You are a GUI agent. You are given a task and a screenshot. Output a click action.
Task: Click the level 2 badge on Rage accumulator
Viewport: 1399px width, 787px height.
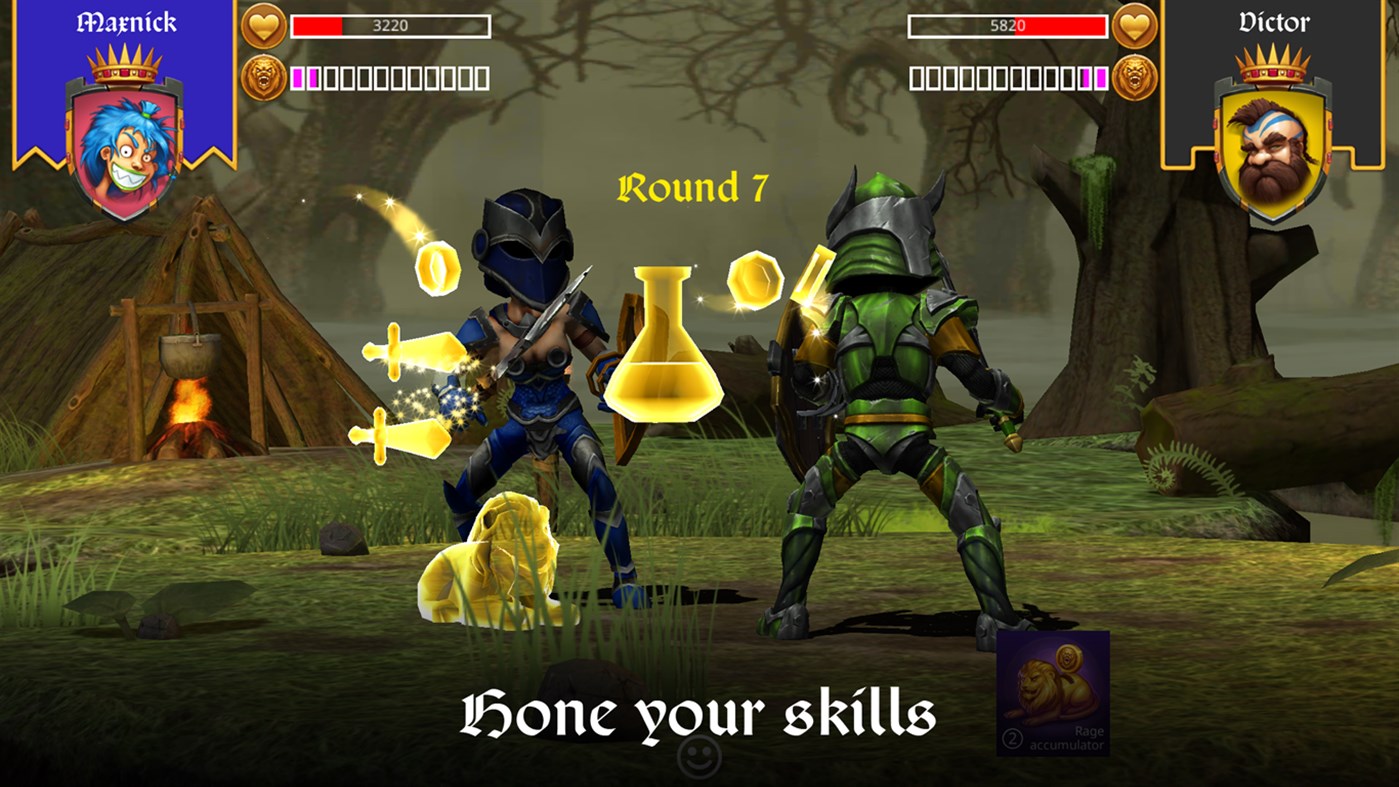point(1012,737)
